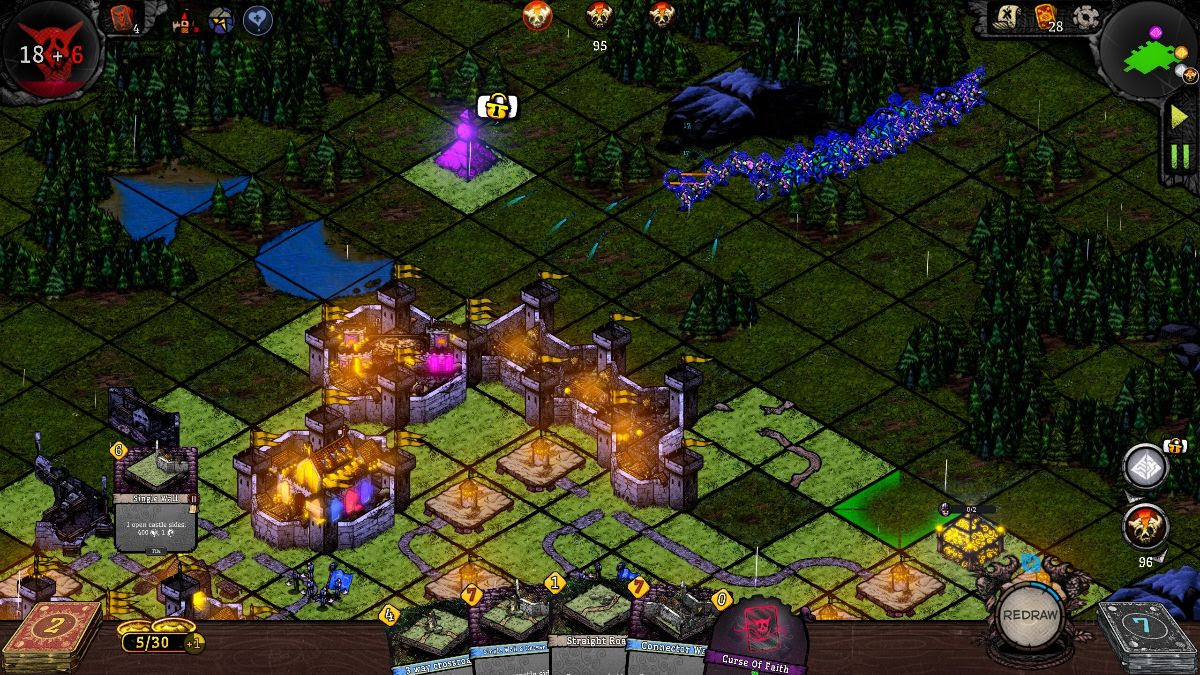Viewport: 1200px width, 675px height.
Task: Click the blue heart icon
Action: [258, 19]
